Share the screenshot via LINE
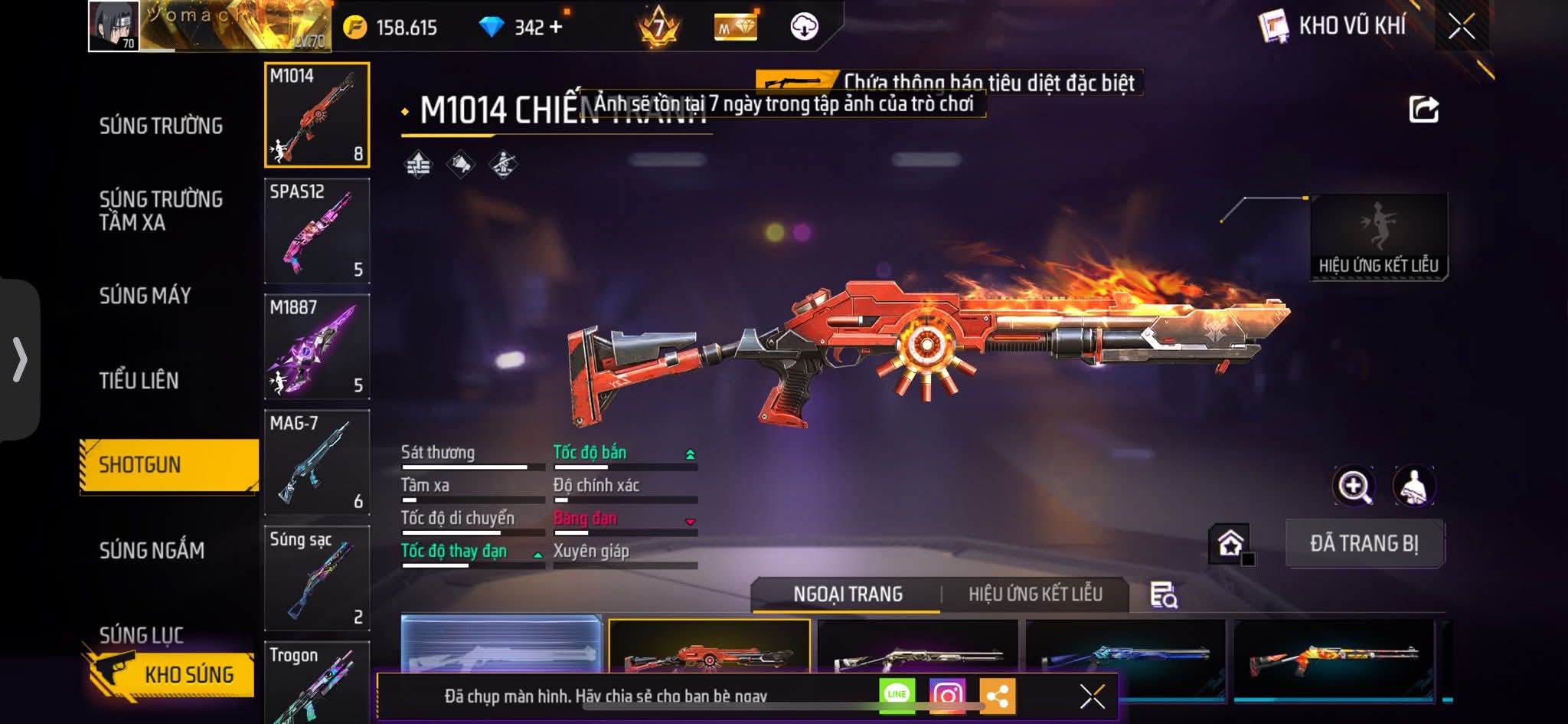 click(897, 696)
